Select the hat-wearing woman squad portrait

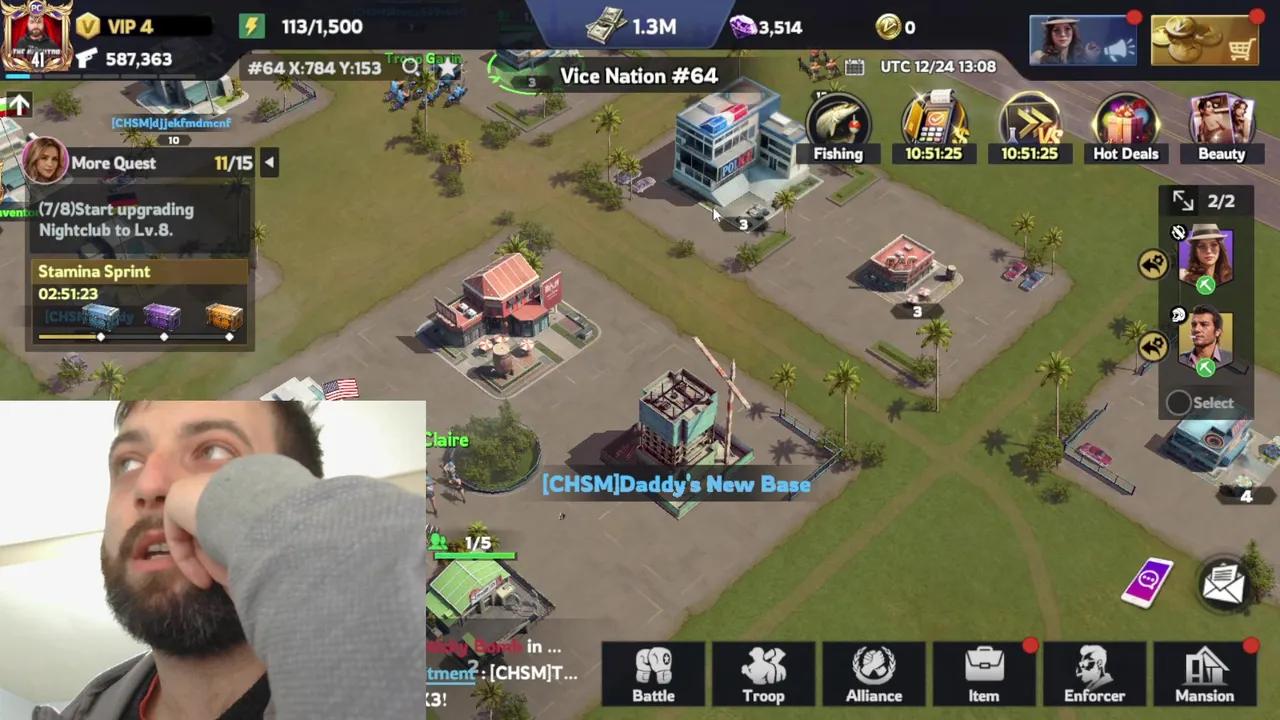coord(1205,256)
